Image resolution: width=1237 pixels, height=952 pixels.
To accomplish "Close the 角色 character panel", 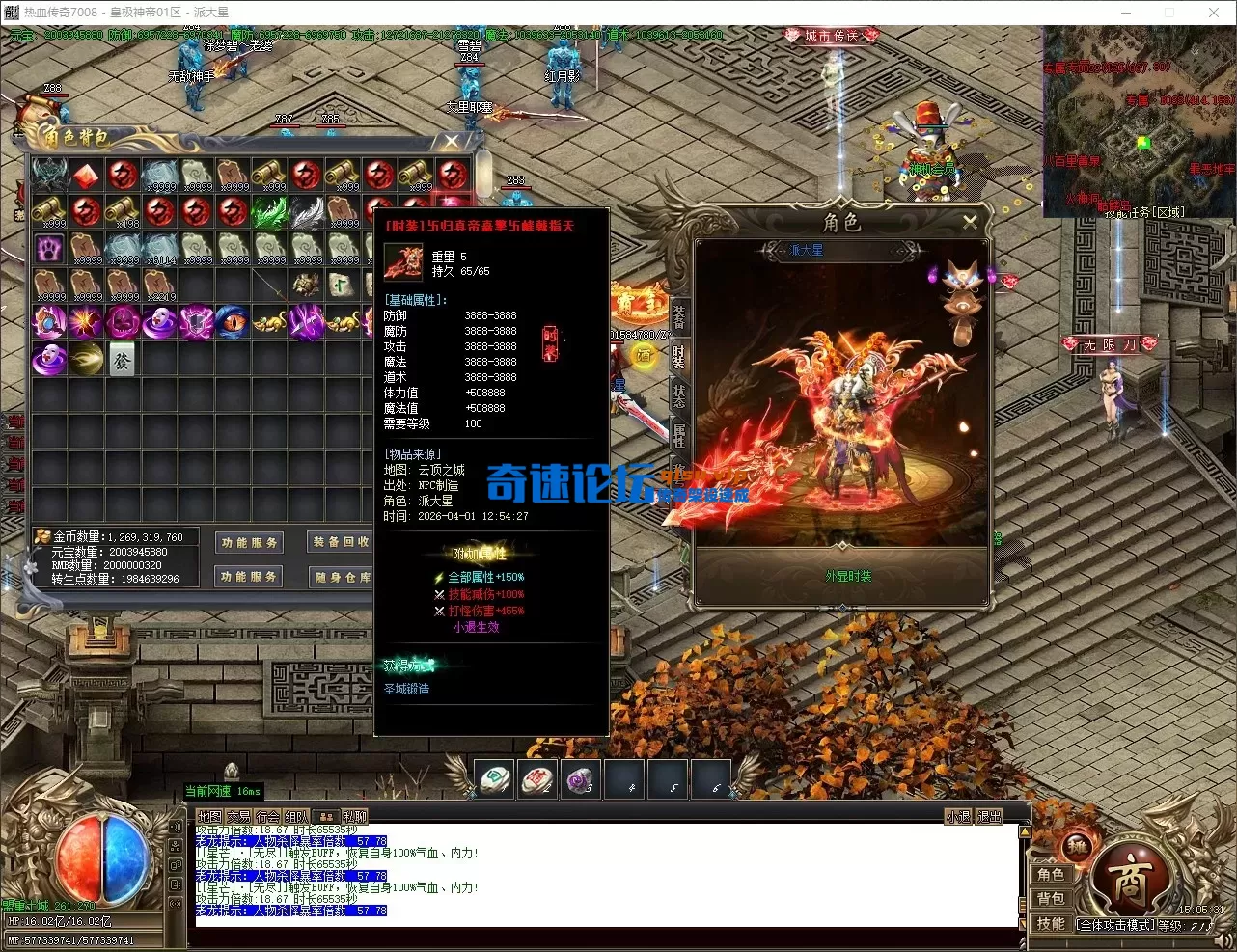I will 970,222.
